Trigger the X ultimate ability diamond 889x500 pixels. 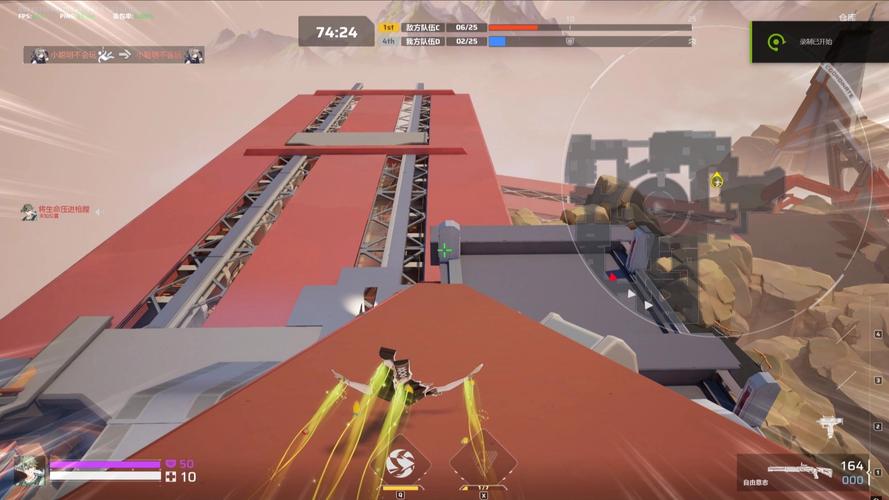click(483, 464)
